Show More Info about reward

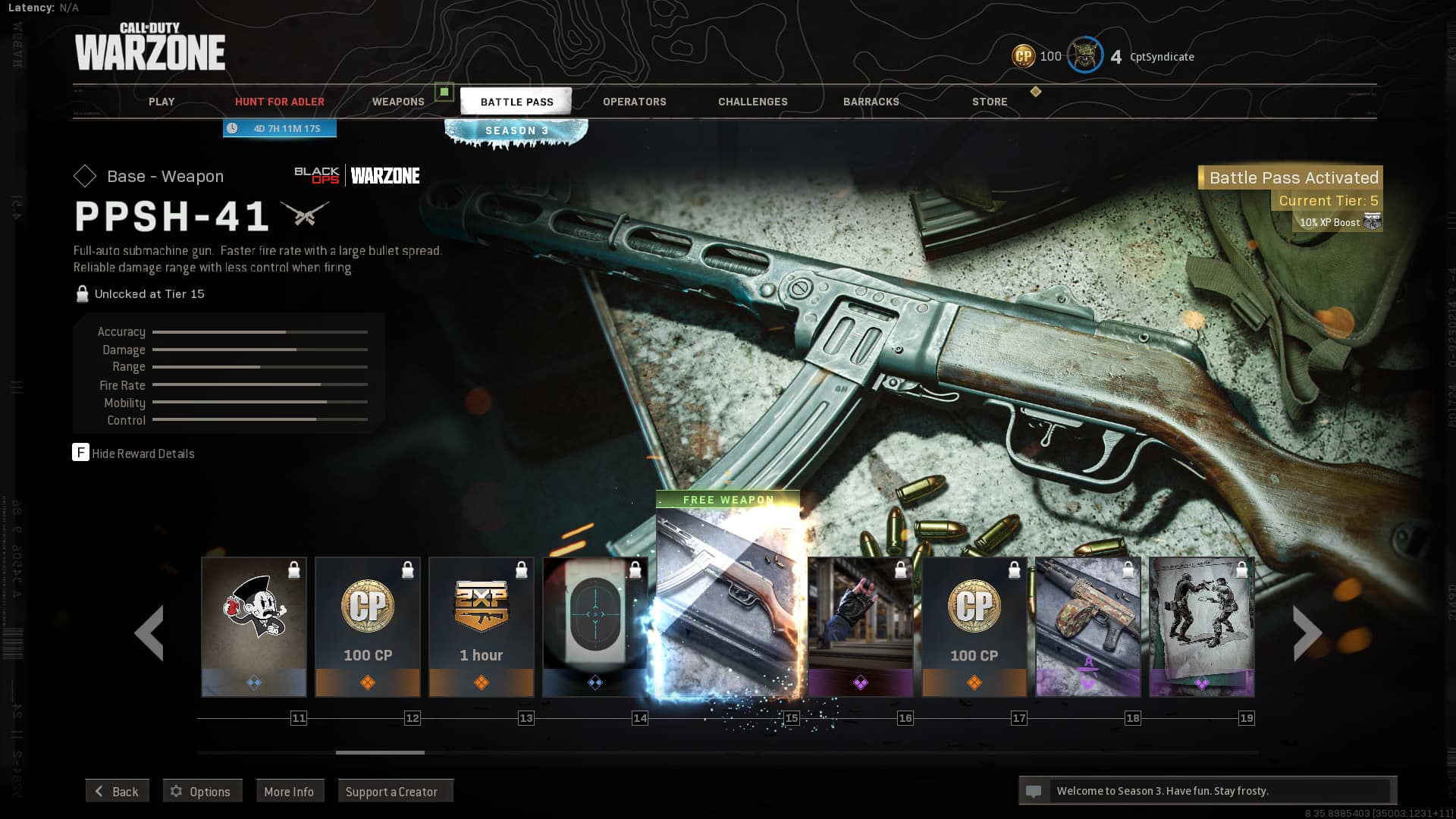(x=289, y=791)
